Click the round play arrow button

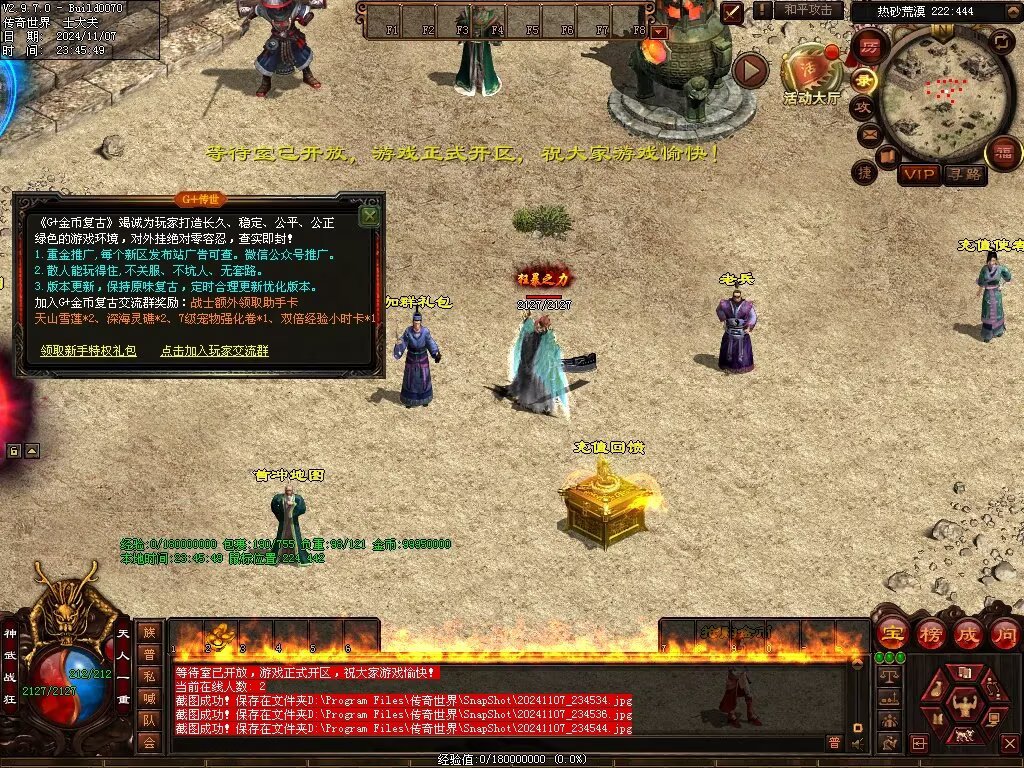[750, 71]
